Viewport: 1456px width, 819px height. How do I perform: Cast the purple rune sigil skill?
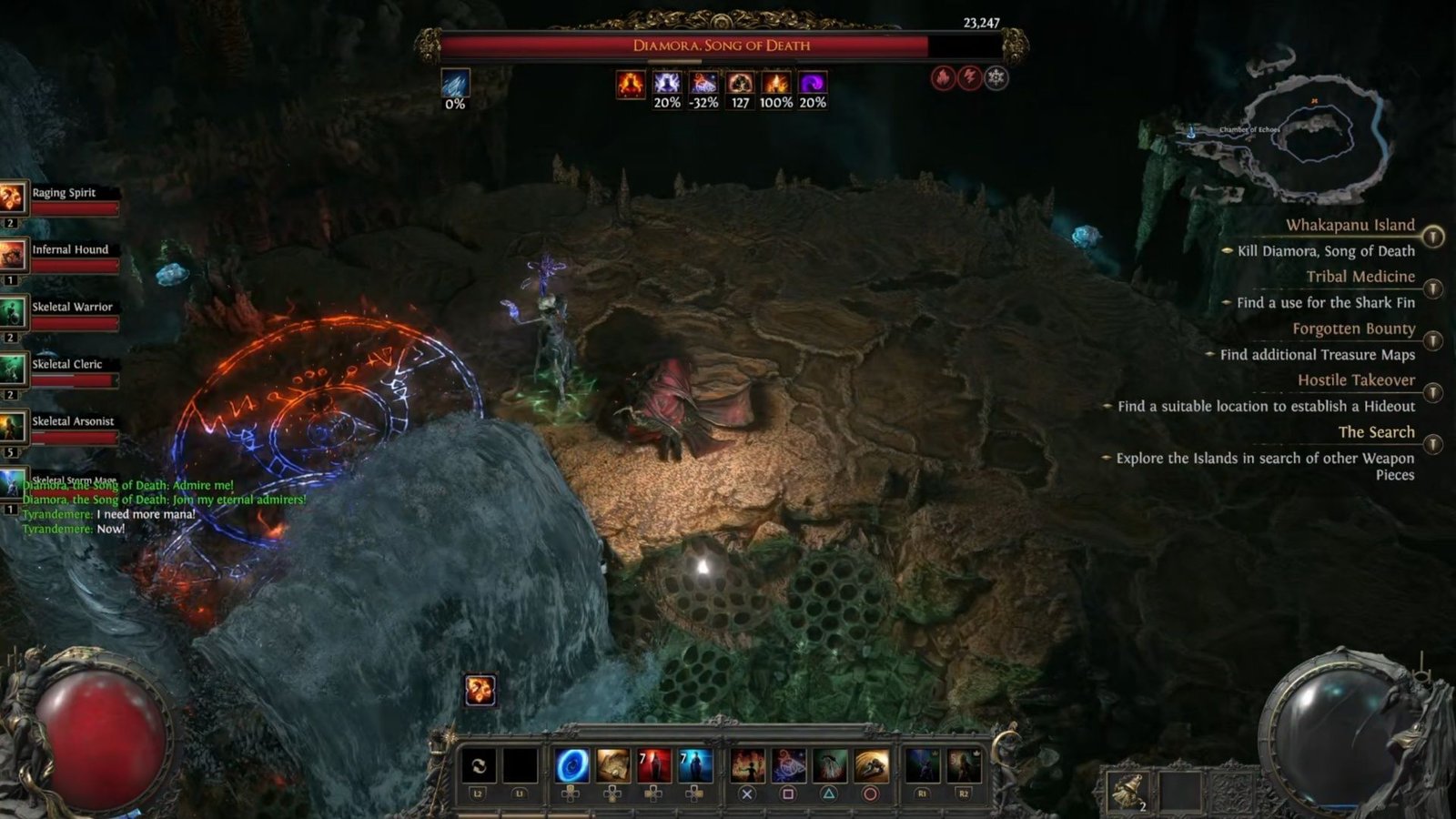(788, 766)
